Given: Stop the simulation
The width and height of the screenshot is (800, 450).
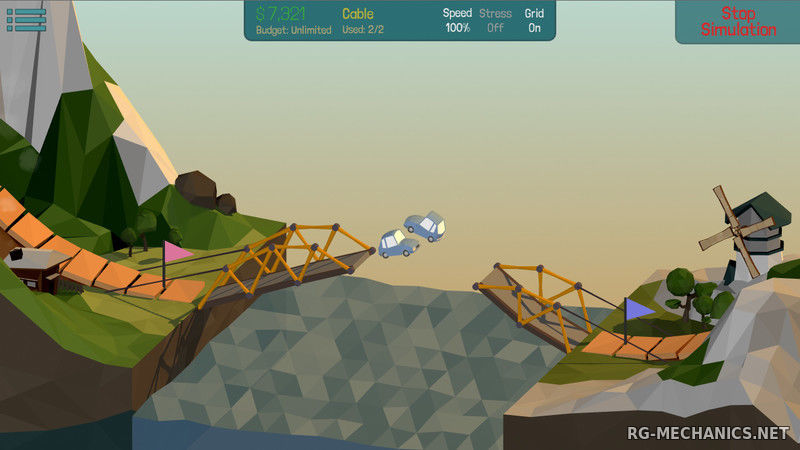Looking at the screenshot, I should pyautogui.click(x=738, y=21).
